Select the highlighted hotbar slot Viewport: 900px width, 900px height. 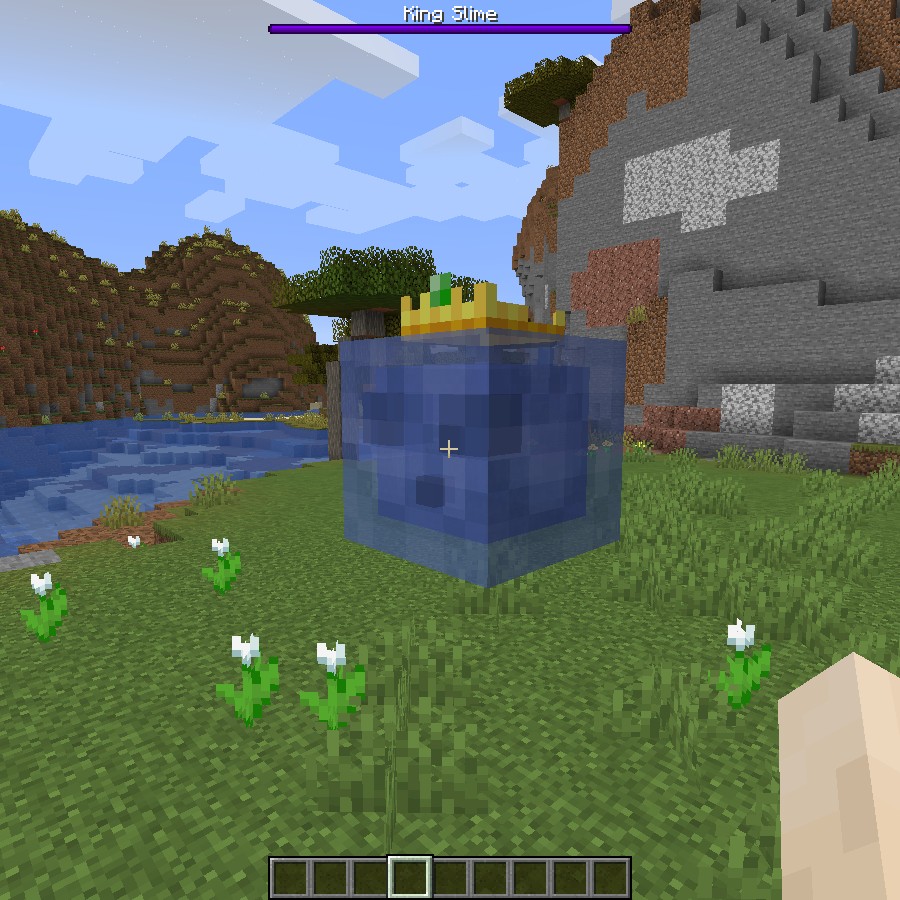click(410, 877)
